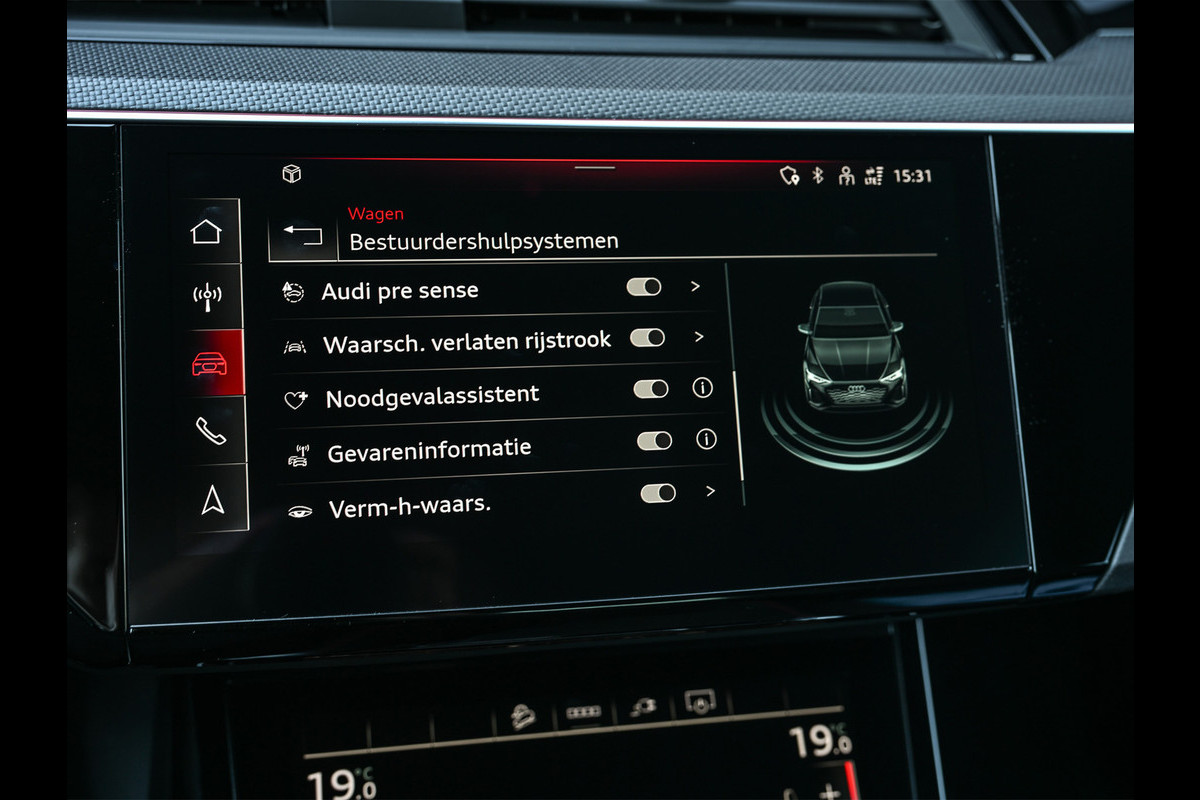1200x800 pixels.
Task: Toggle the Verm-h-waars. switch
Action: coord(658,492)
